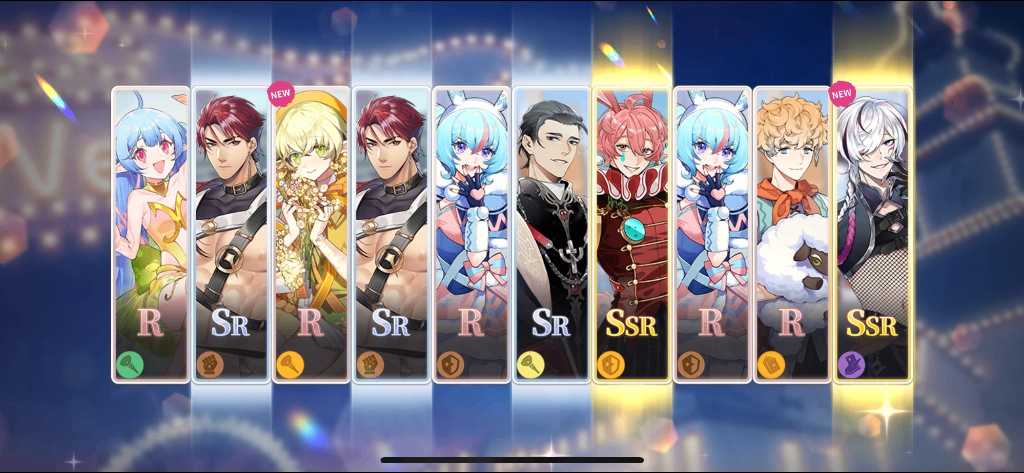Choose the blonde yellow-hooded NEW R card

pos(311,235)
